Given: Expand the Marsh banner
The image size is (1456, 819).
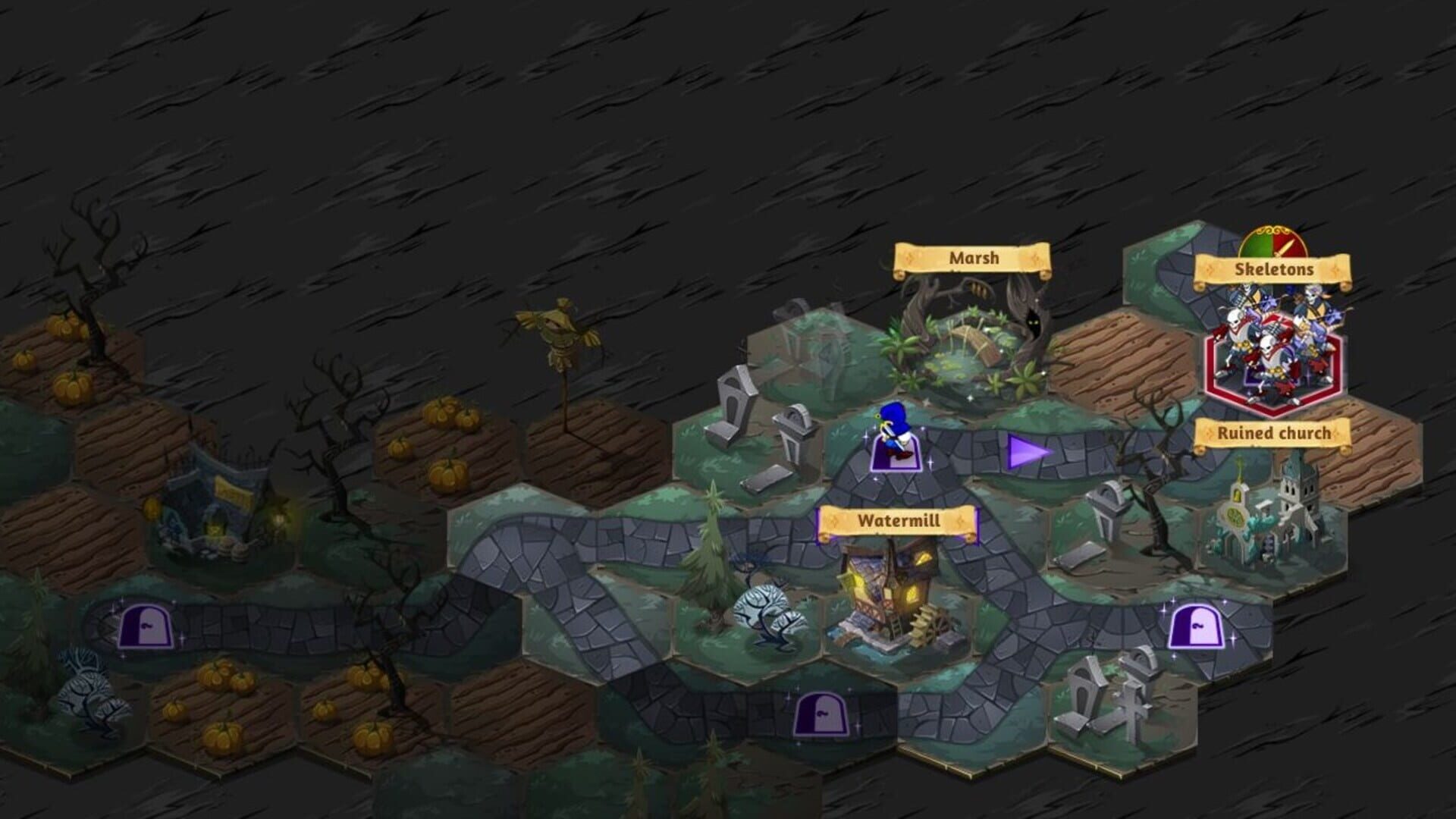Looking at the screenshot, I should pos(973,259).
